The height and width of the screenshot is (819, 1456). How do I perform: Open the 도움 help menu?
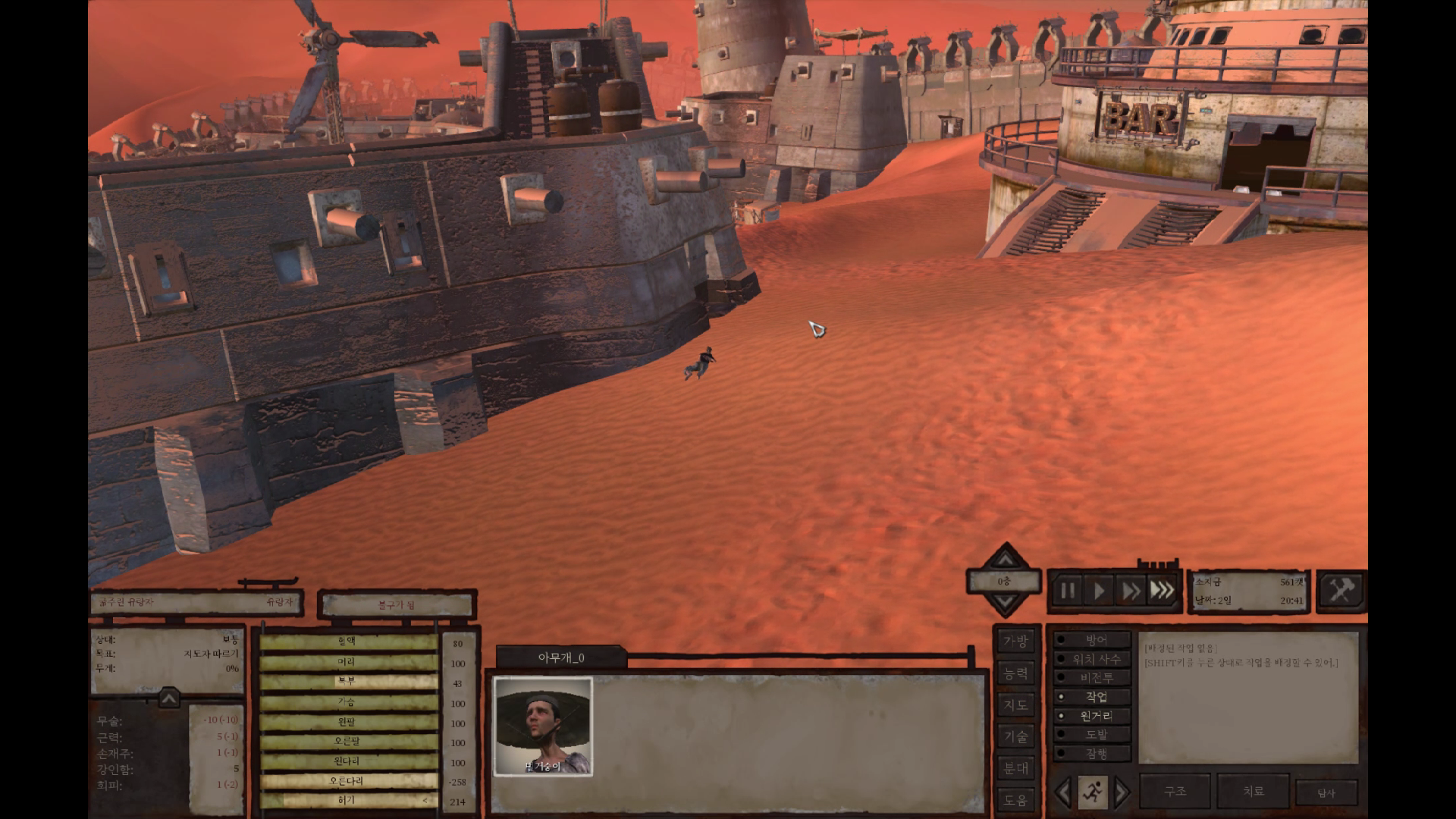tap(1015, 799)
